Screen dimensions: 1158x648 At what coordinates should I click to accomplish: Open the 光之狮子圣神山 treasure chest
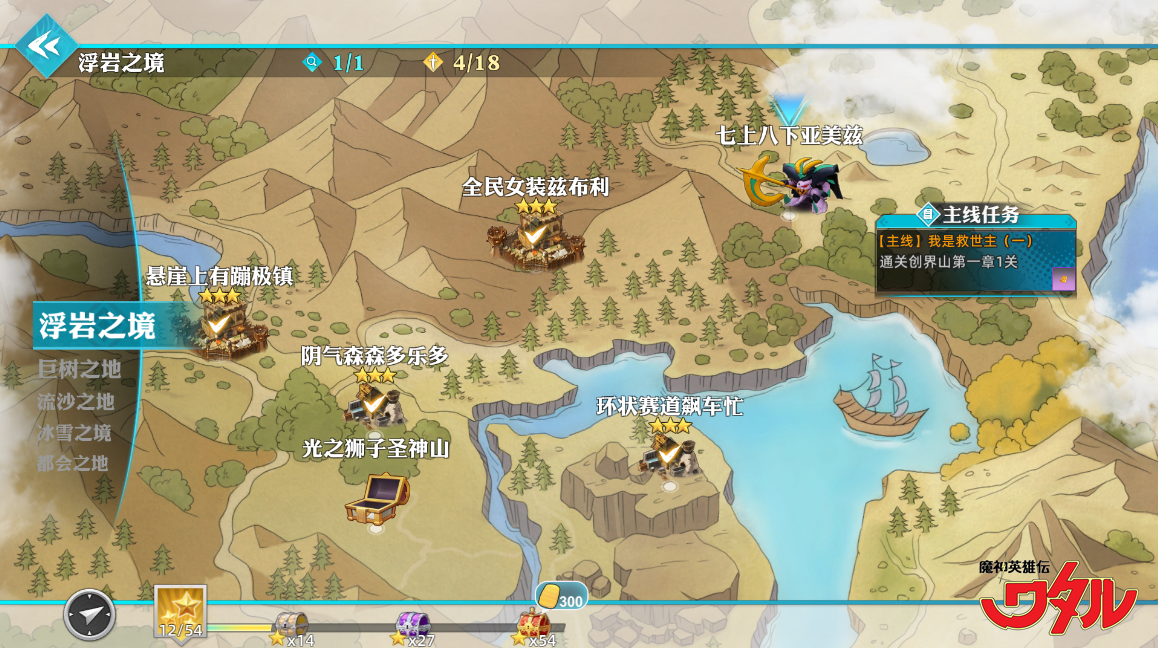pos(375,498)
